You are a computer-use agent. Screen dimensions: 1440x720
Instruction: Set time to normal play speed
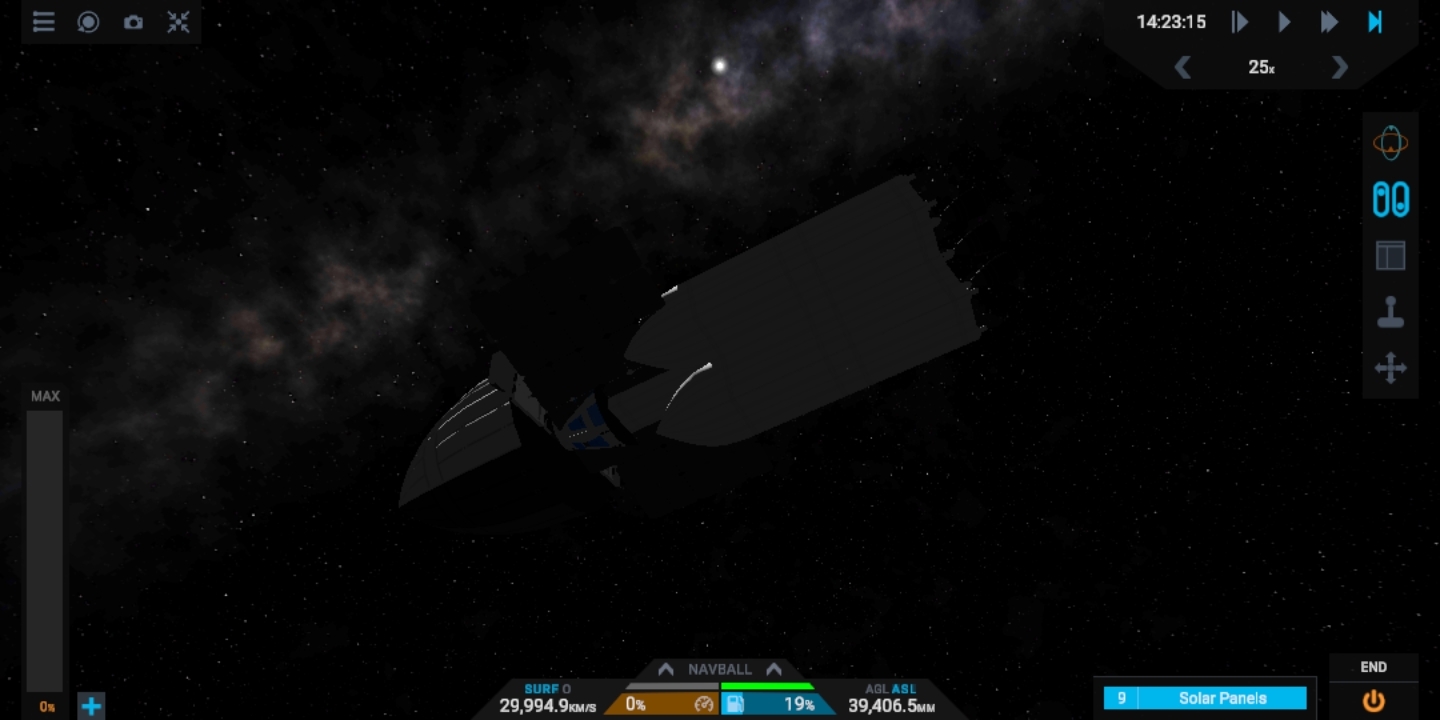[1285, 22]
